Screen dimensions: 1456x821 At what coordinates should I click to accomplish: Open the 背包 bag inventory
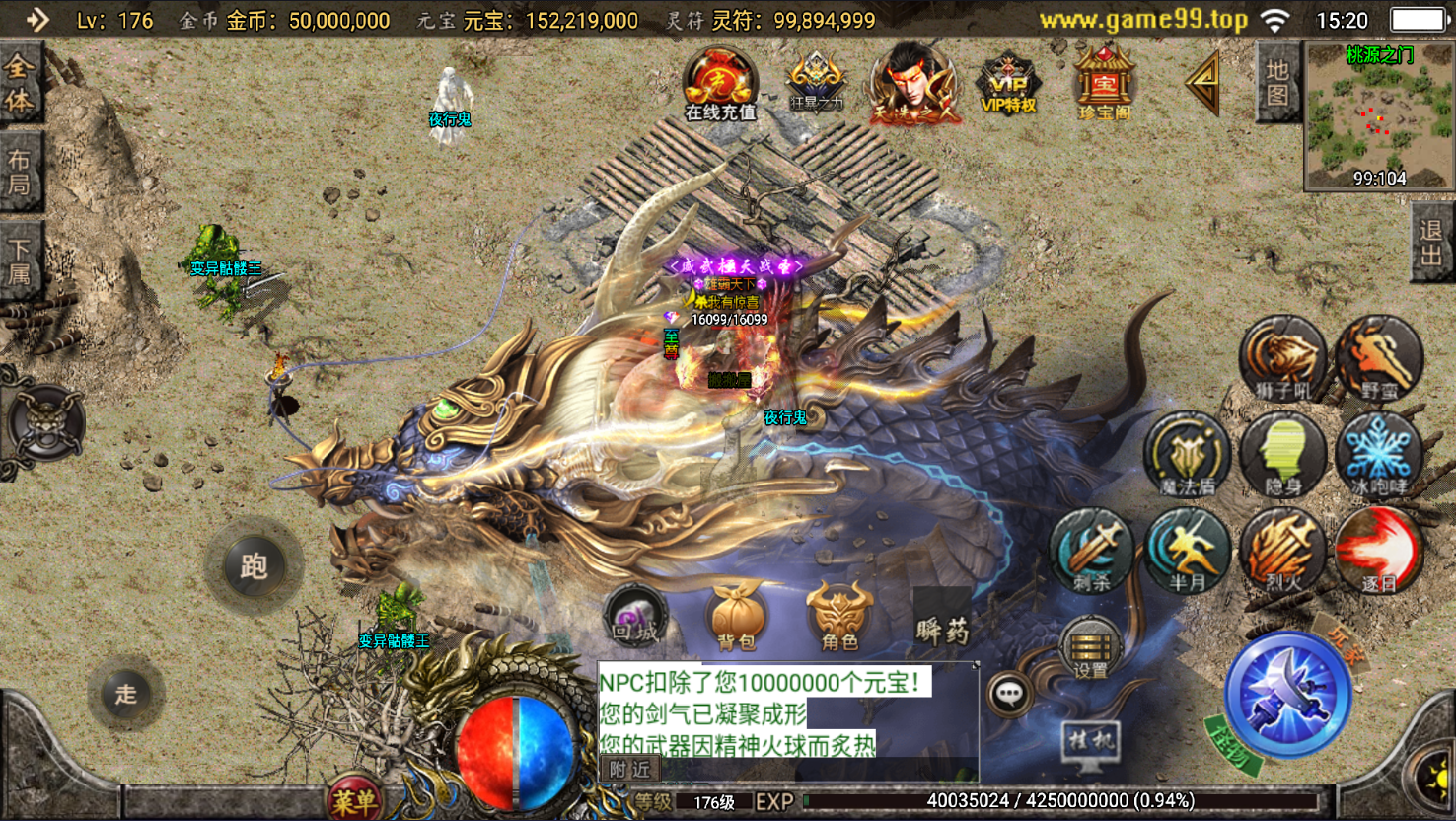pos(737,617)
